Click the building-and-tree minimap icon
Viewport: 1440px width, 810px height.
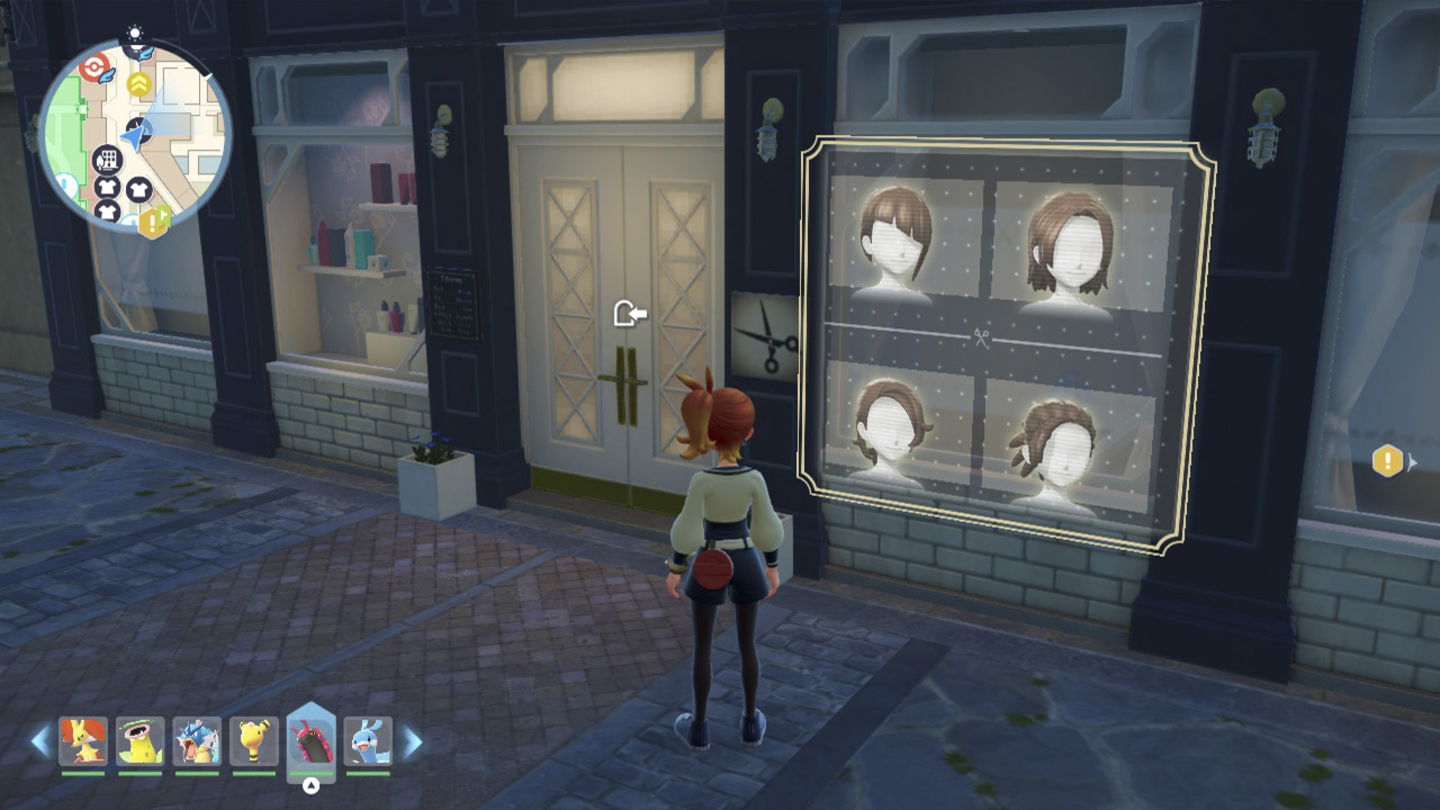[x=107, y=159]
